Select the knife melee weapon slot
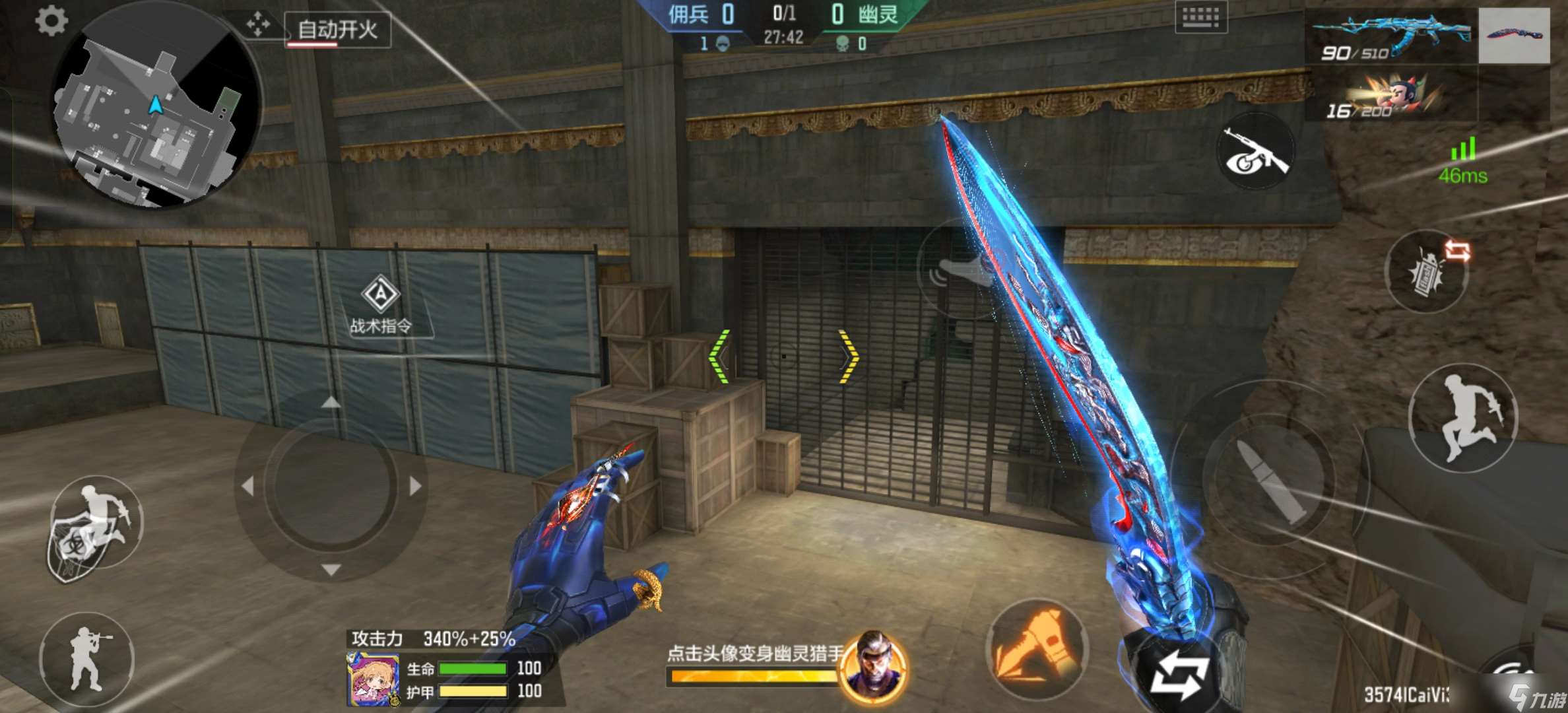 [1514, 36]
